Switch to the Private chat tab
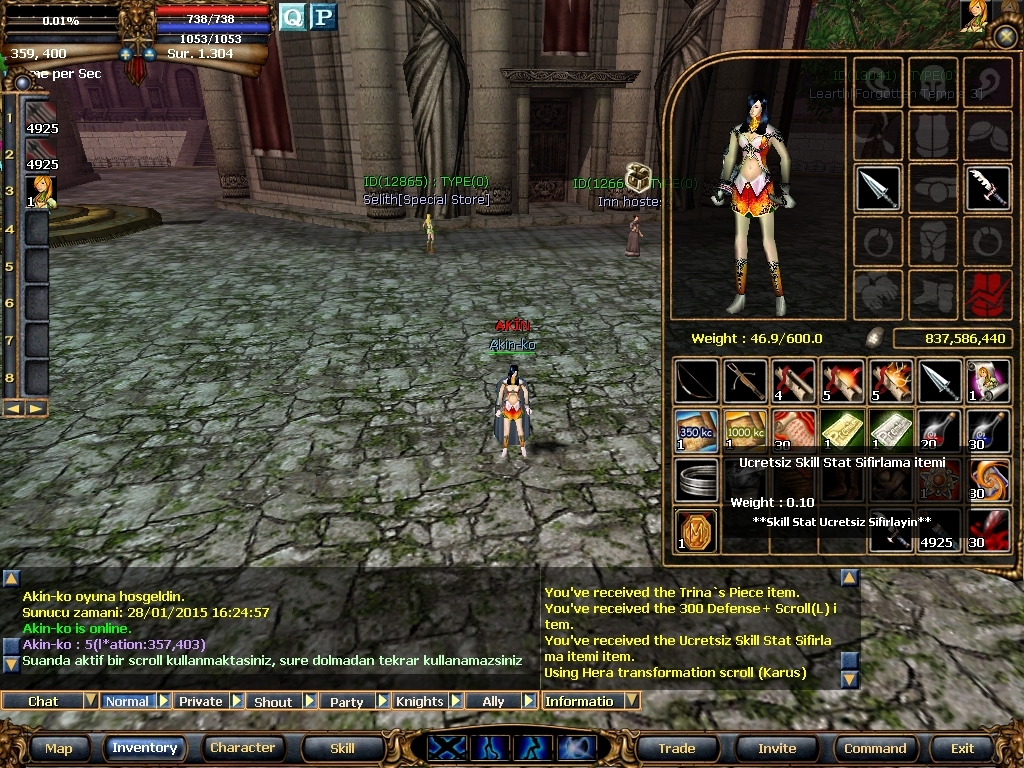The height and width of the screenshot is (768, 1024). point(200,701)
